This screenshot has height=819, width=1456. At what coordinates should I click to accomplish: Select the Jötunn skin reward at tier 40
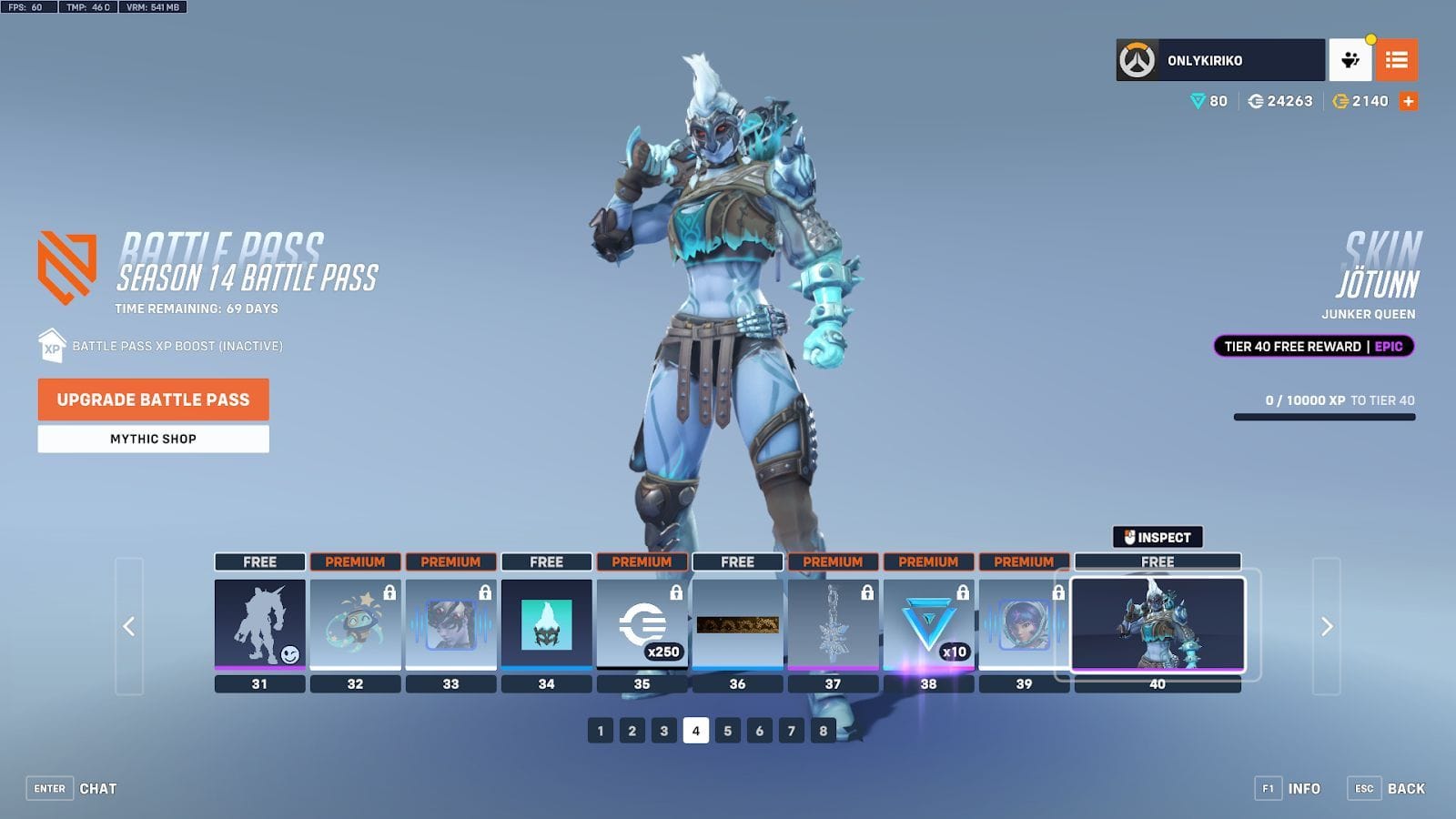pos(1158,623)
